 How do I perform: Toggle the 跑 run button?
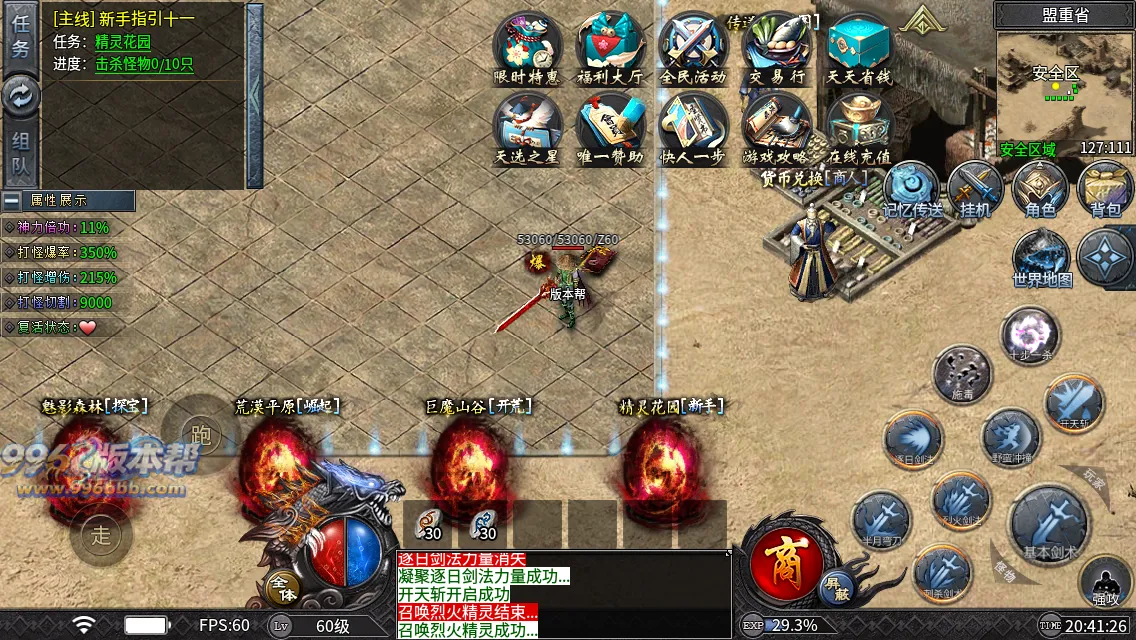(200, 434)
